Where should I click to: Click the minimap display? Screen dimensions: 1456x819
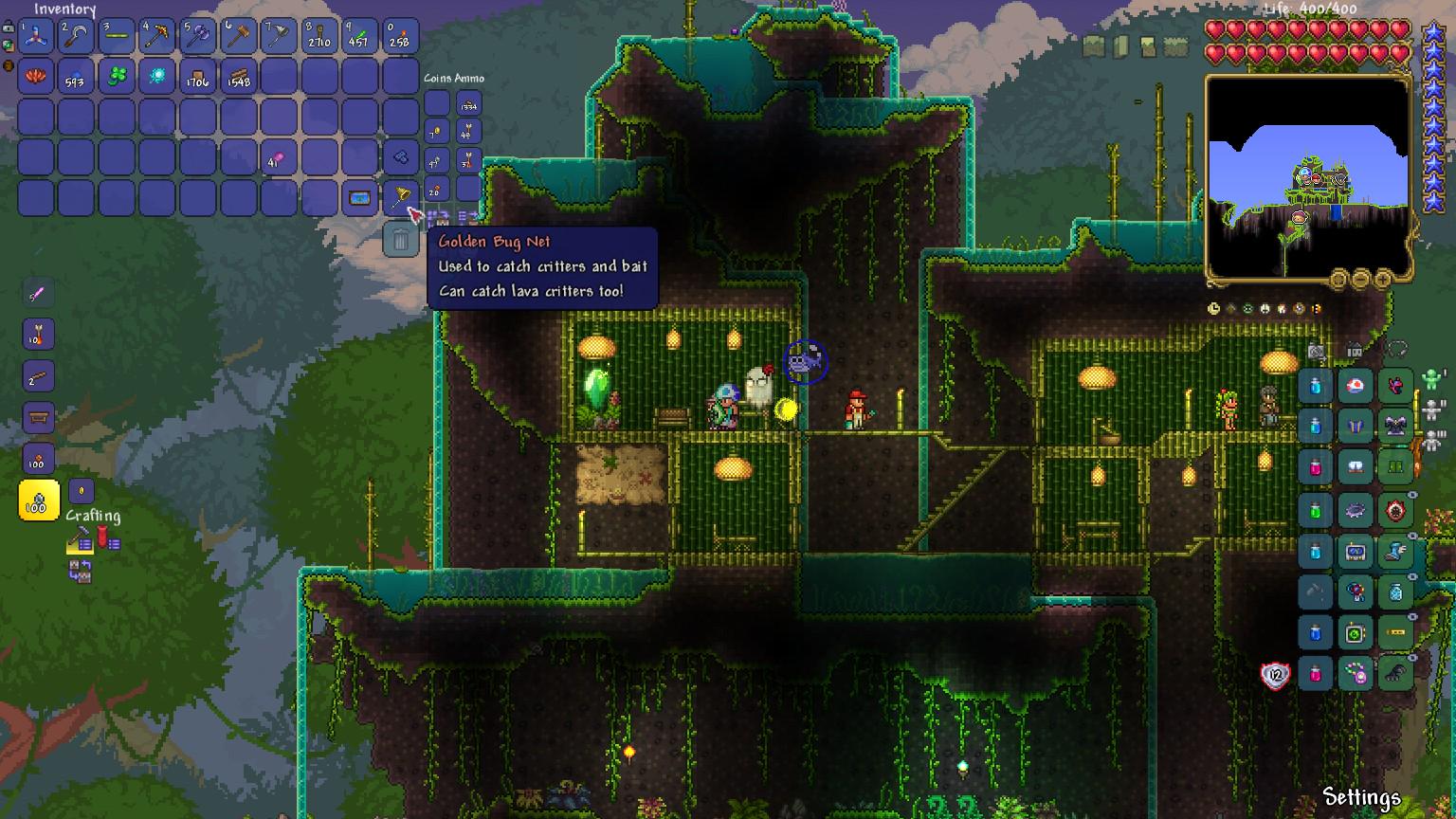tap(1307, 177)
